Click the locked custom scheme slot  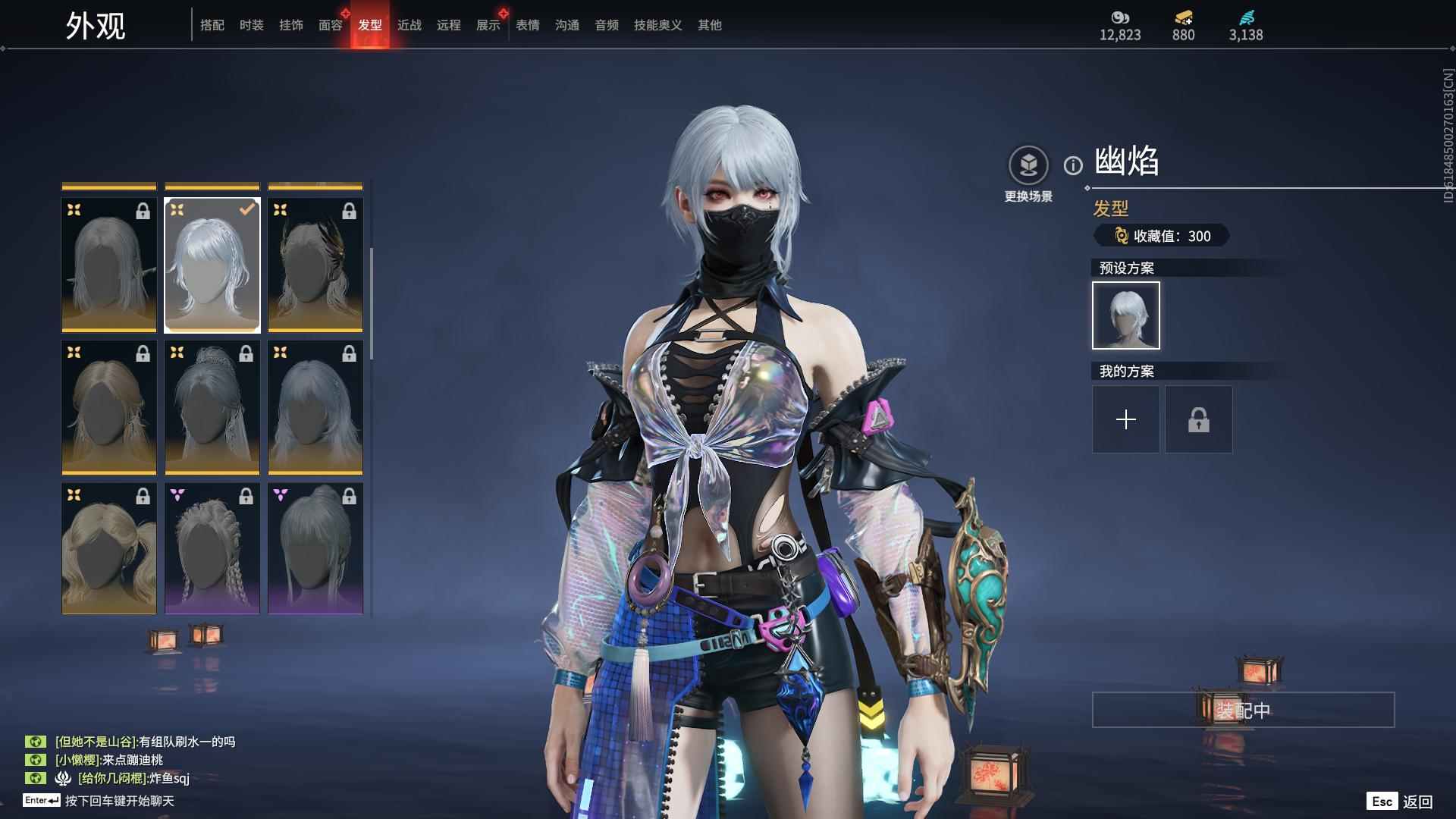pyautogui.click(x=1198, y=419)
